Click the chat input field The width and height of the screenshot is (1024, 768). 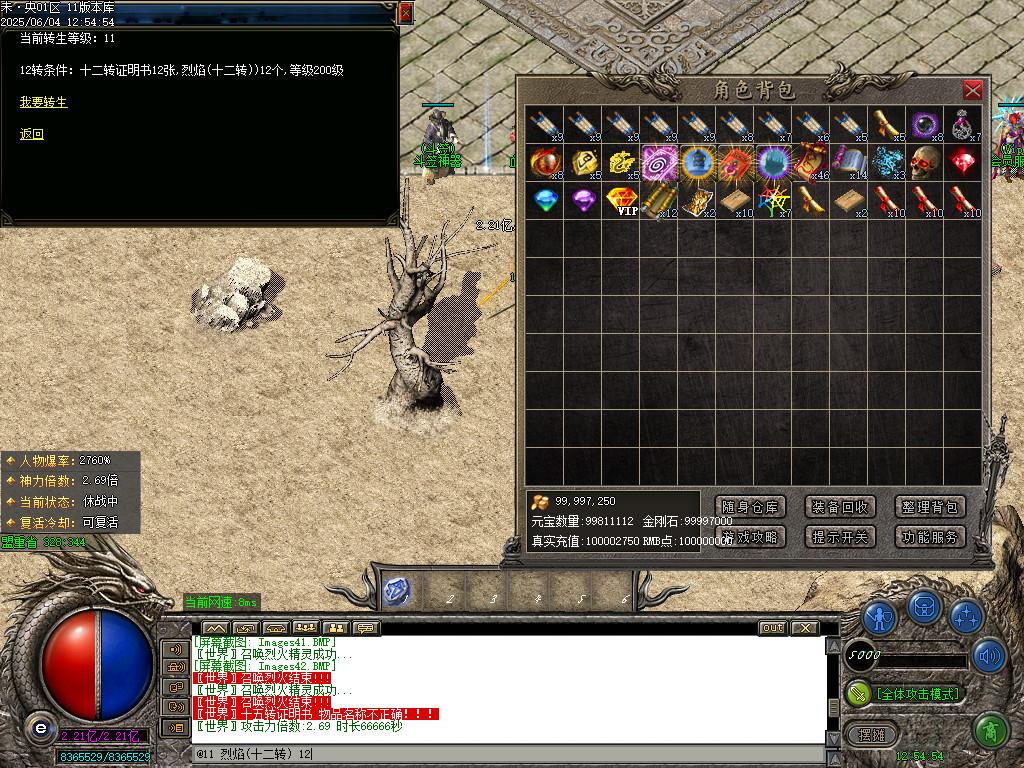click(x=500, y=754)
